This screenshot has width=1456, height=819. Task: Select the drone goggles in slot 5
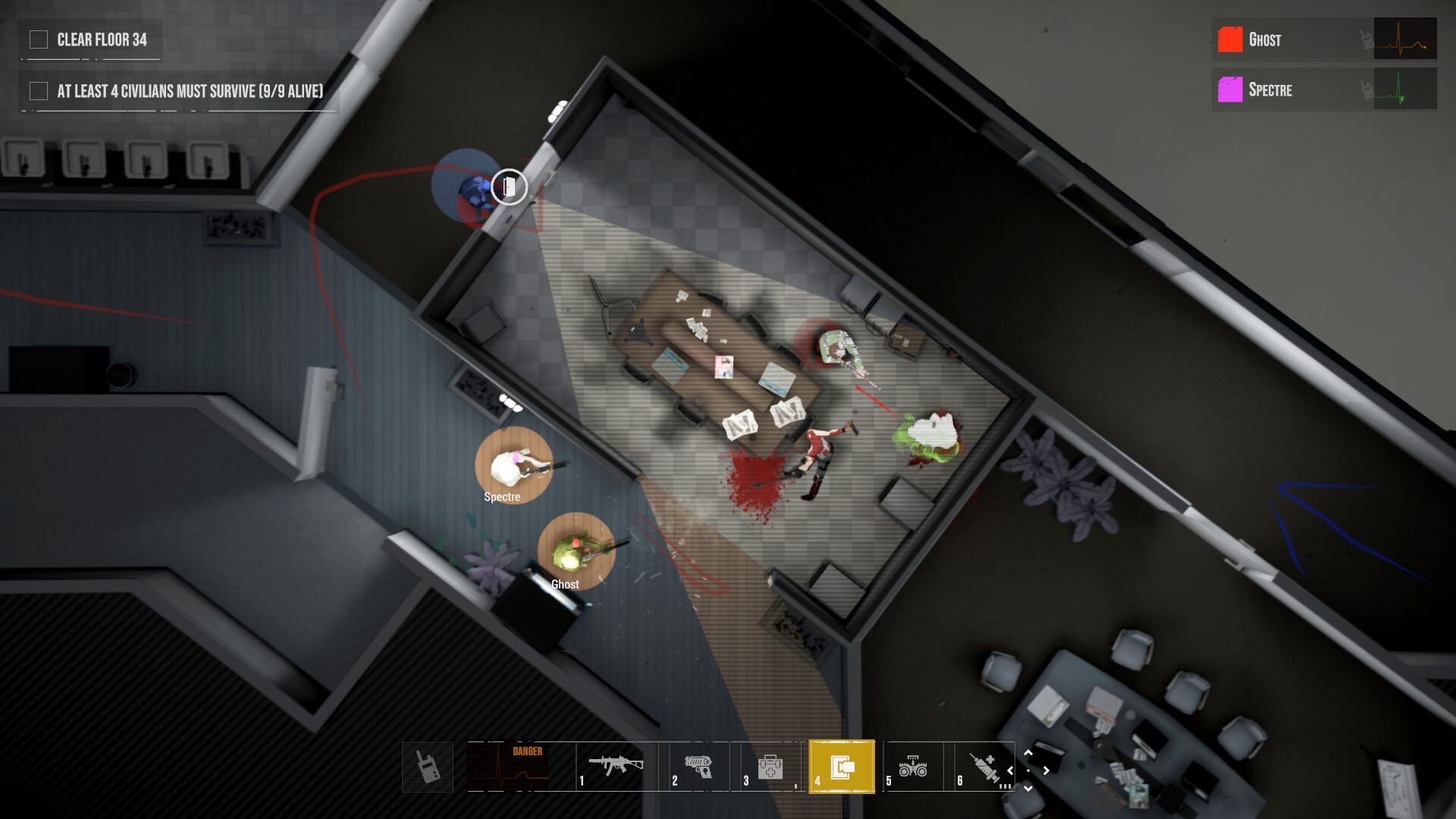tap(914, 766)
